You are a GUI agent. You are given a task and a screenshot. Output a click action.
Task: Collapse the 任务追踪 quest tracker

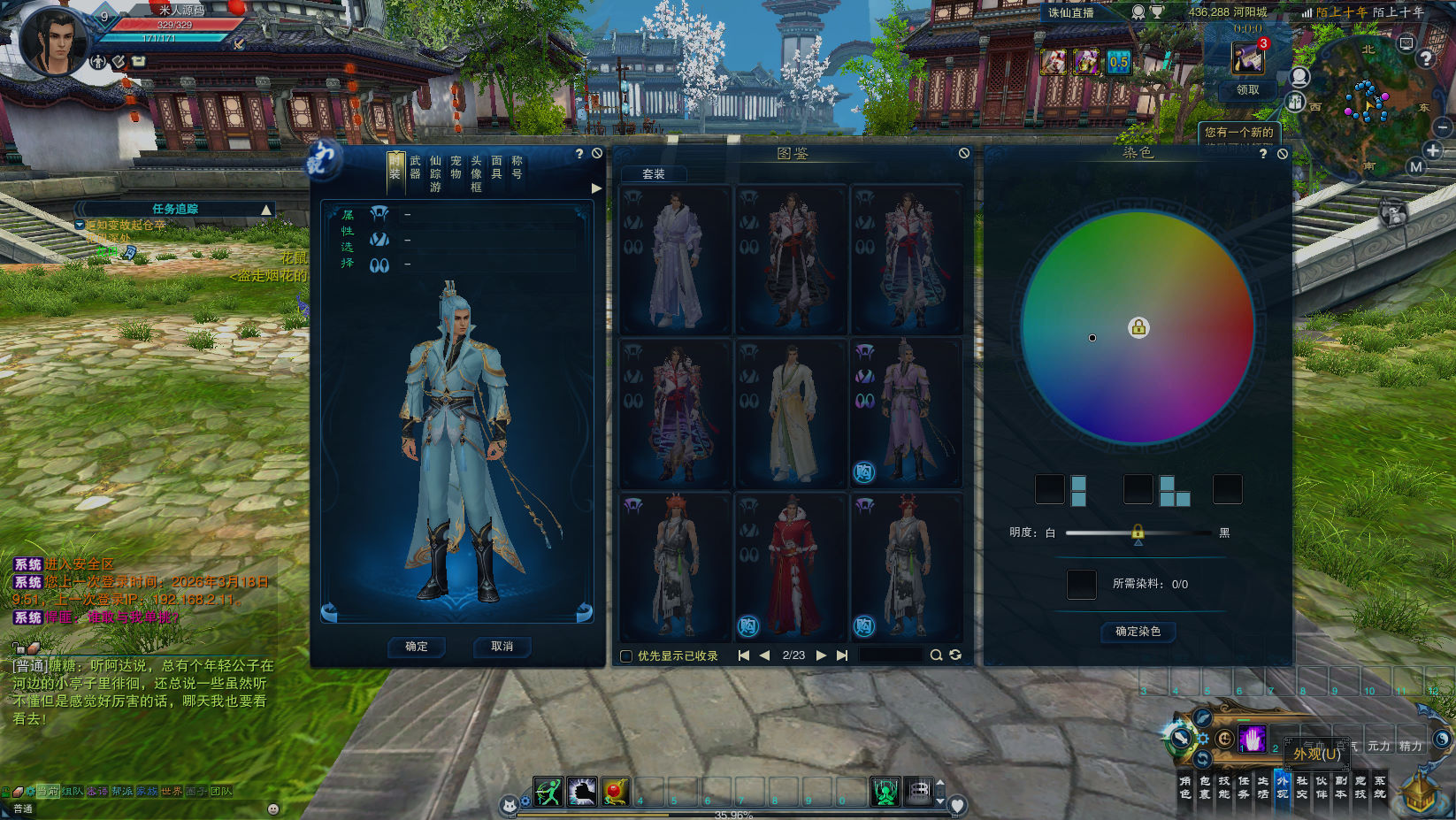[x=265, y=210]
